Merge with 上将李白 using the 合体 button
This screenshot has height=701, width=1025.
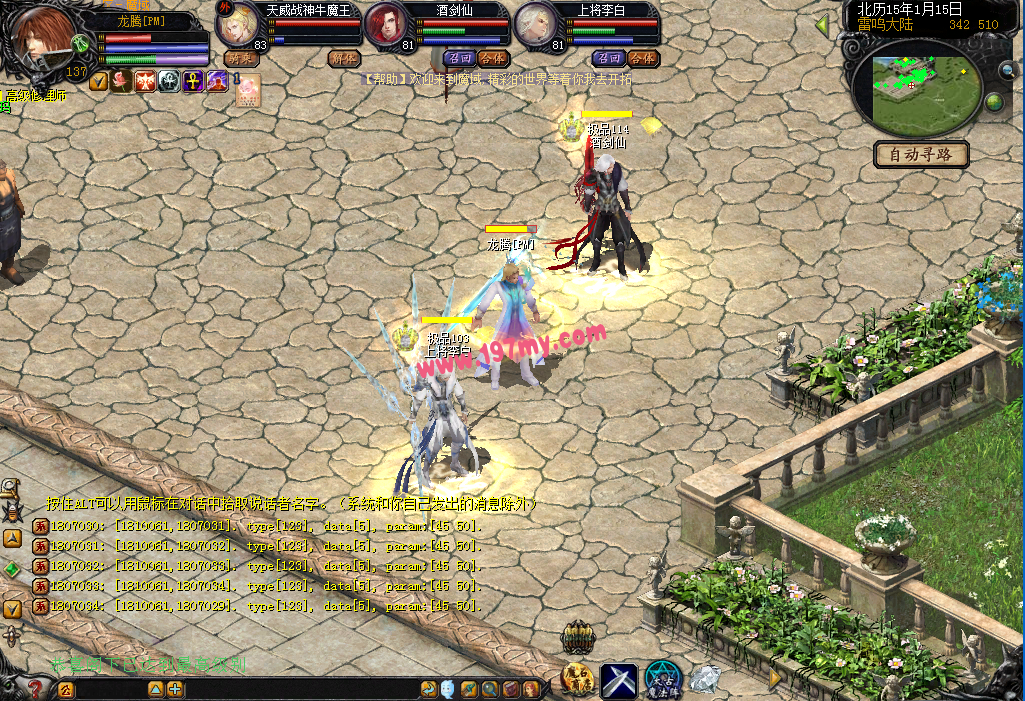(642, 59)
